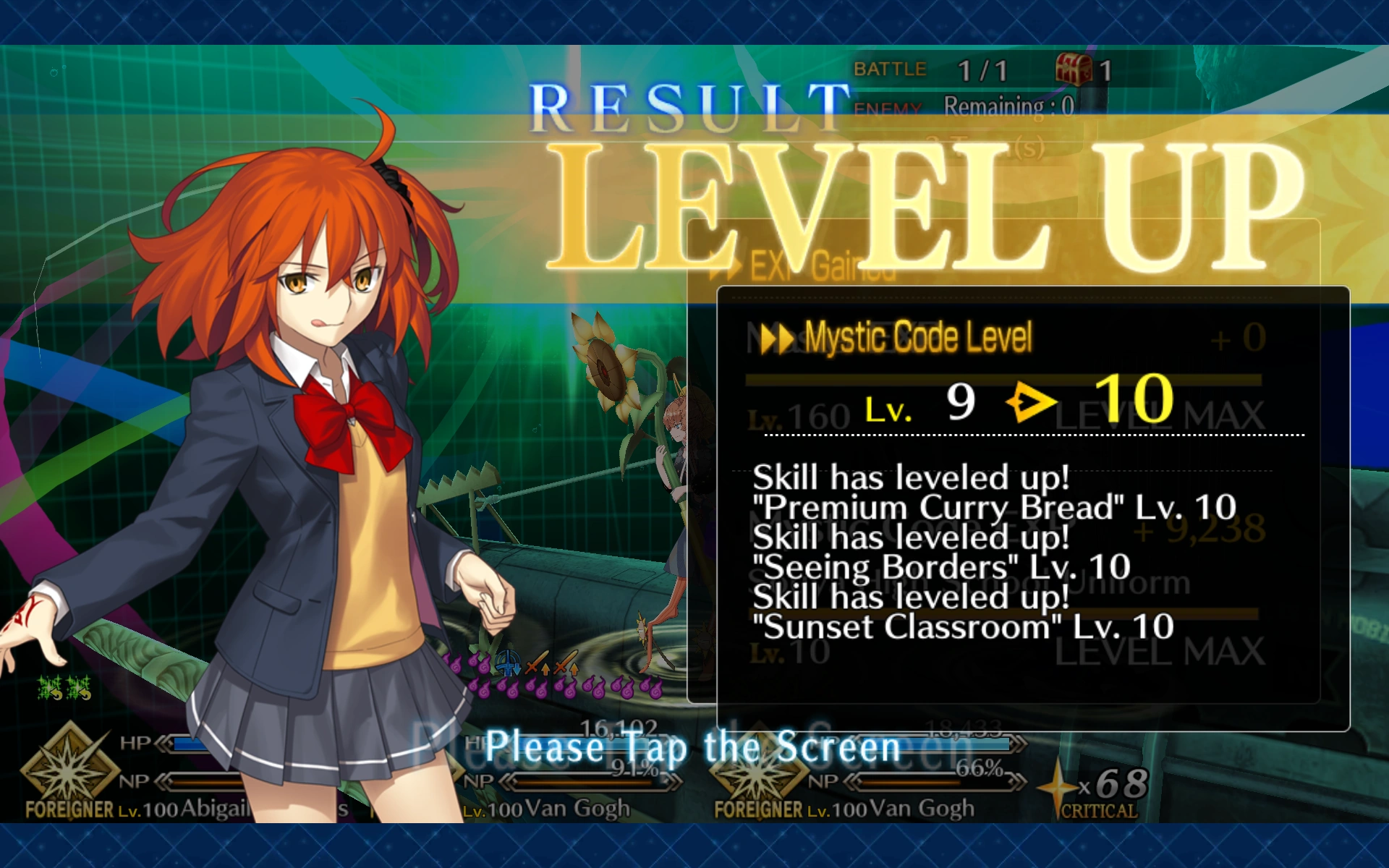Select the blue defense-down shield drop icon
Image resolution: width=1389 pixels, height=868 pixels.
pyautogui.click(x=508, y=663)
